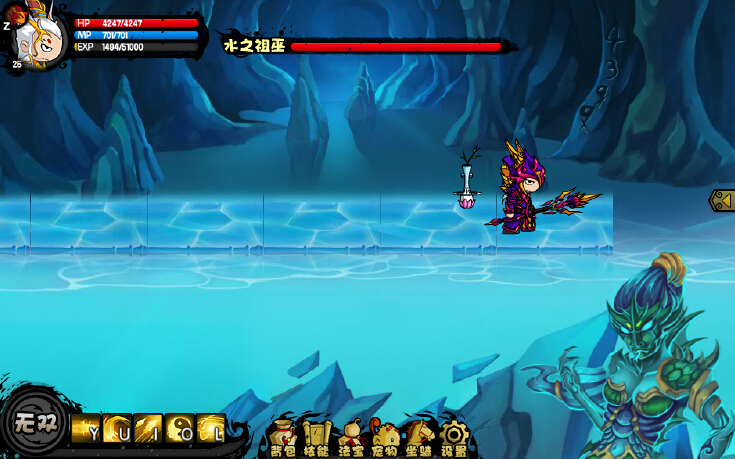Image resolution: width=735 pixels, height=459 pixels.
Task: Open the 法宝 treasure gourd menu
Action: click(x=351, y=436)
